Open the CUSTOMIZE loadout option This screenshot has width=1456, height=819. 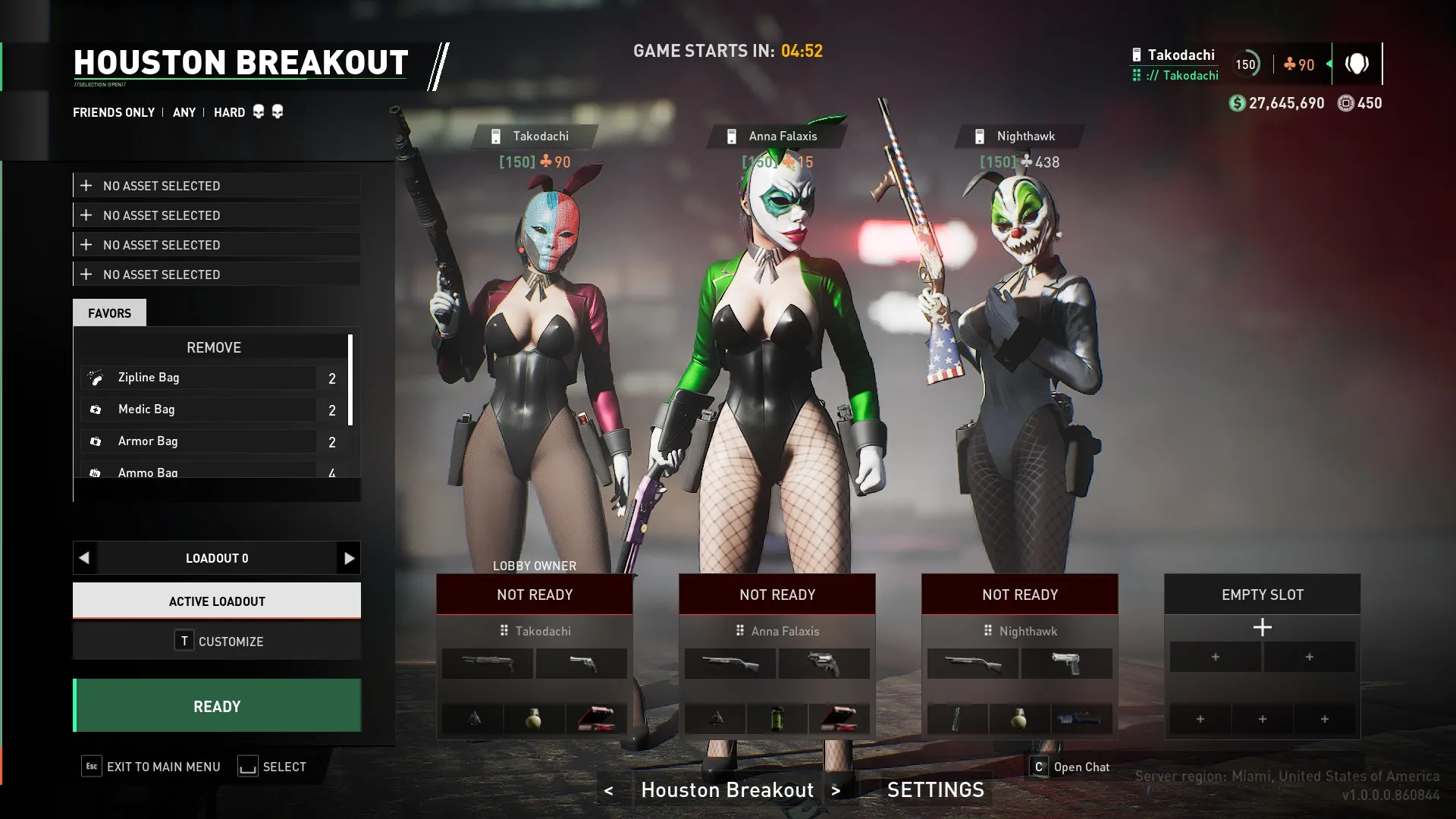click(217, 641)
